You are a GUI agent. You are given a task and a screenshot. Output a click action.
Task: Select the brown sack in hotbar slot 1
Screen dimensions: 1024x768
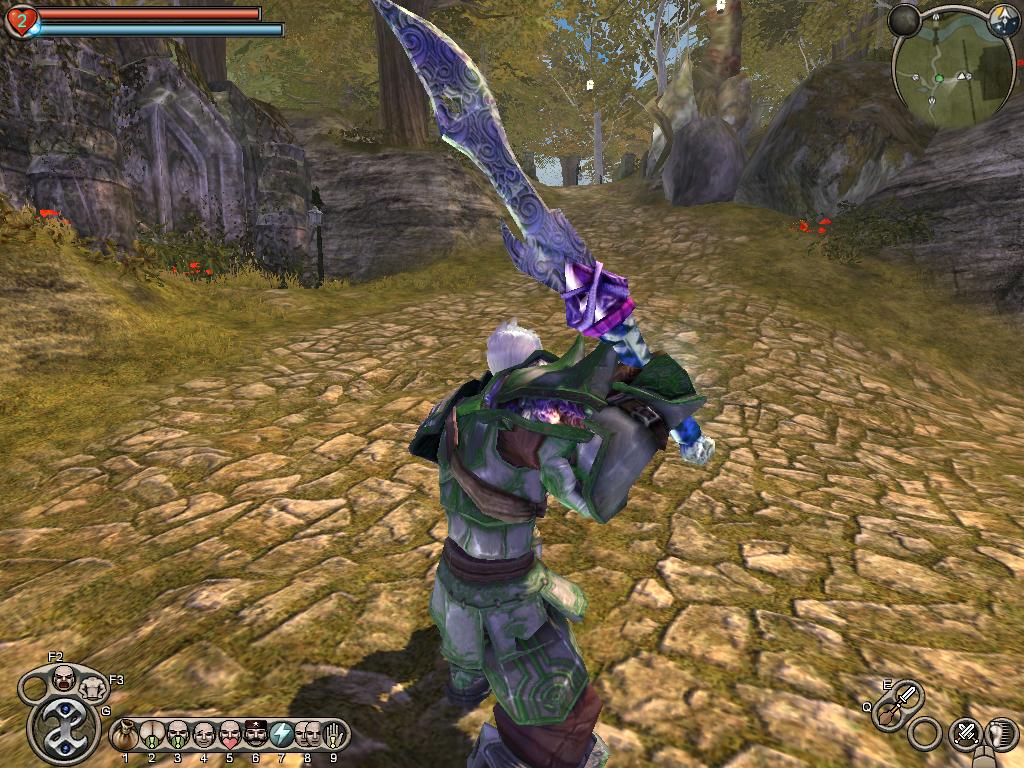click(x=126, y=734)
